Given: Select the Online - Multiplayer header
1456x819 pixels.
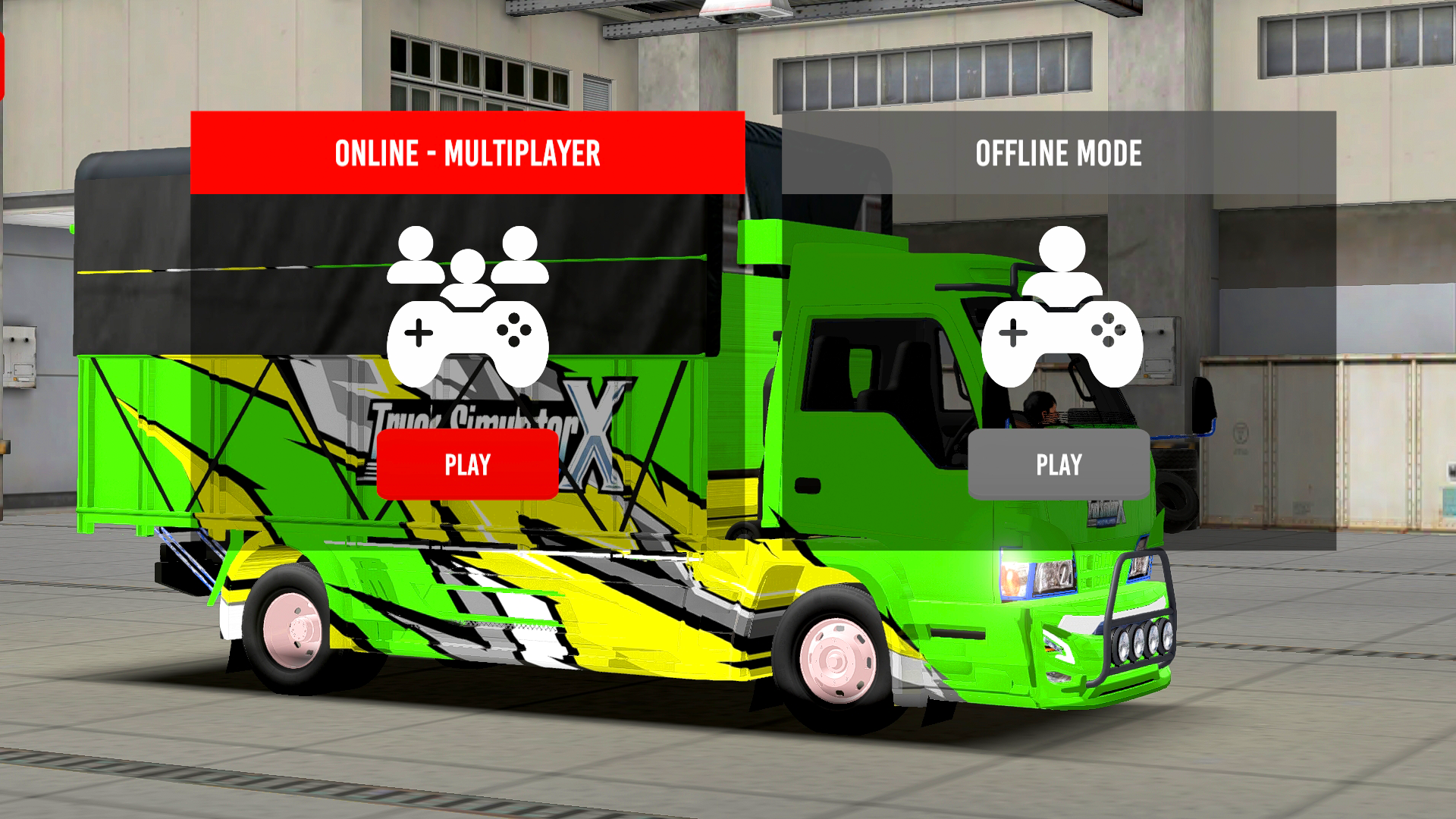Looking at the screenshot, I should (x=467, y=153).
